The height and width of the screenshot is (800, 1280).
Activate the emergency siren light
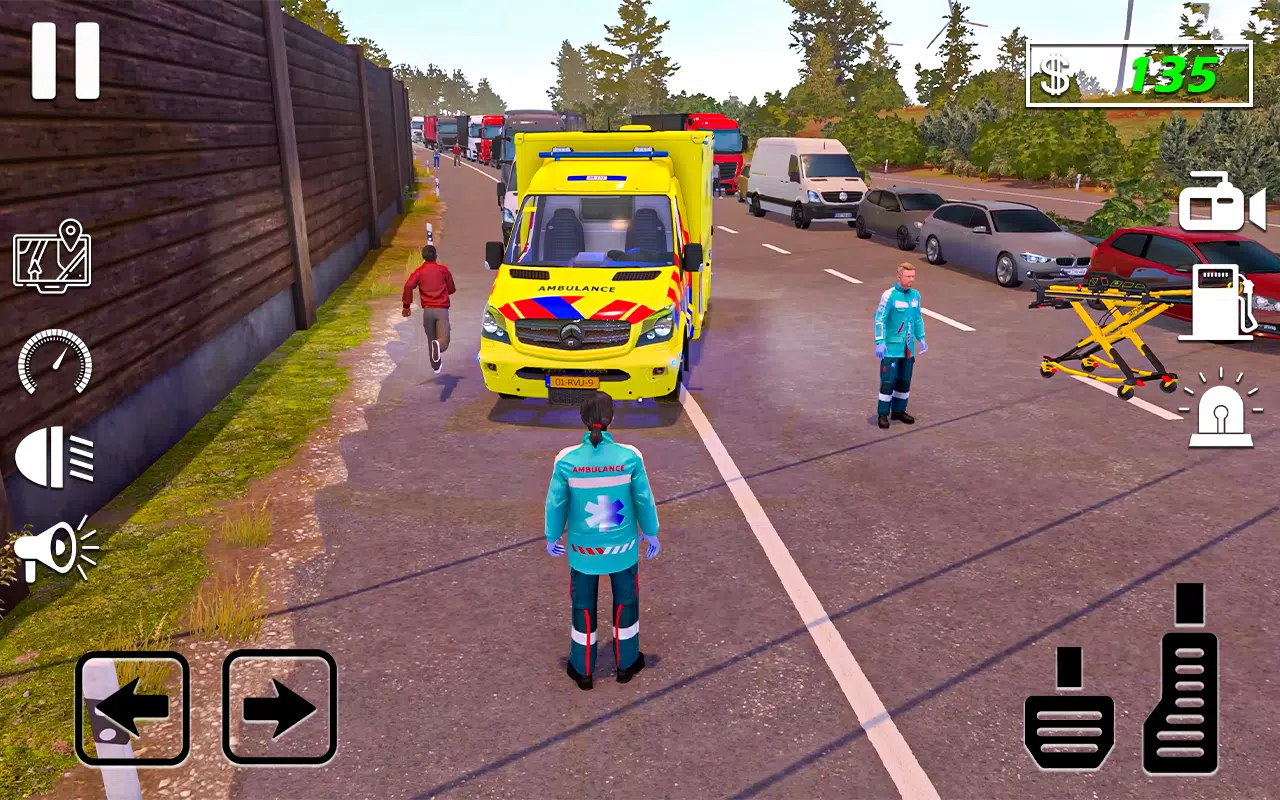pos(1220,410)
